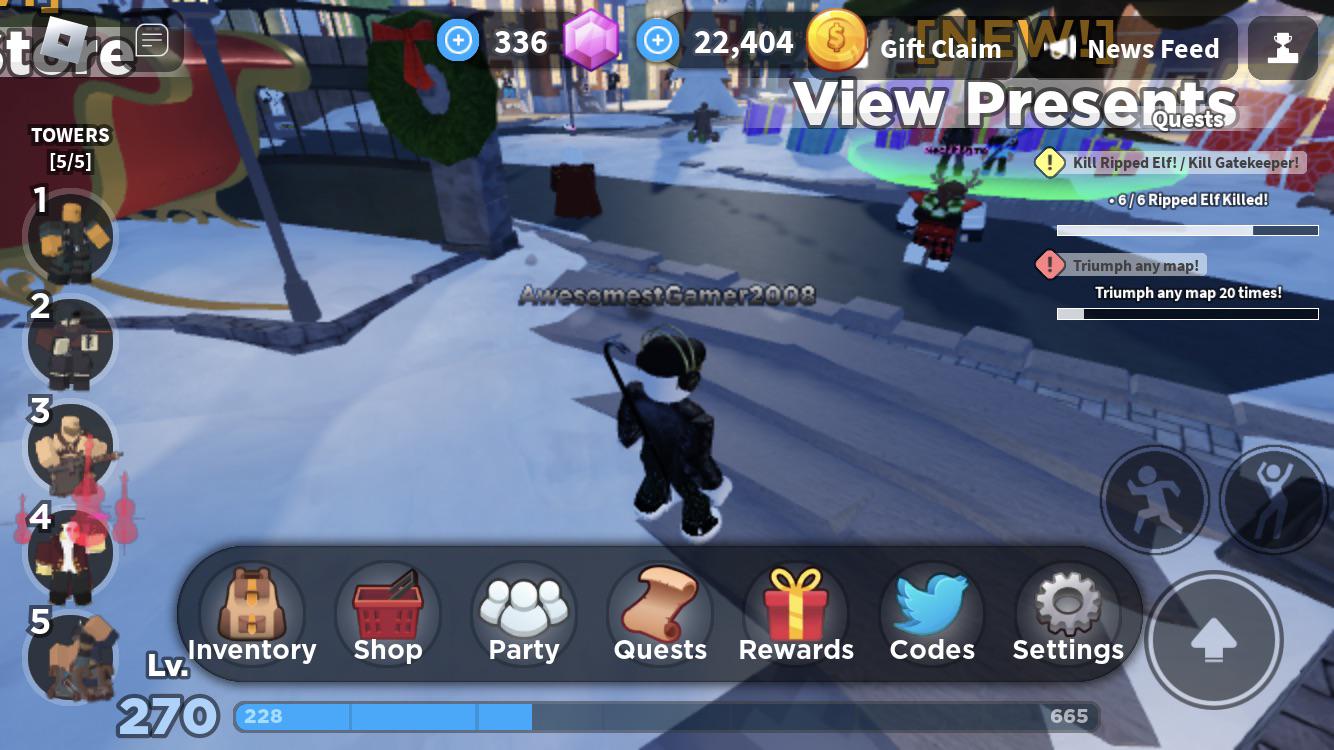The image size is (1334, 750).
Task: Open the emote pose icon
Action: [1273, 500]
